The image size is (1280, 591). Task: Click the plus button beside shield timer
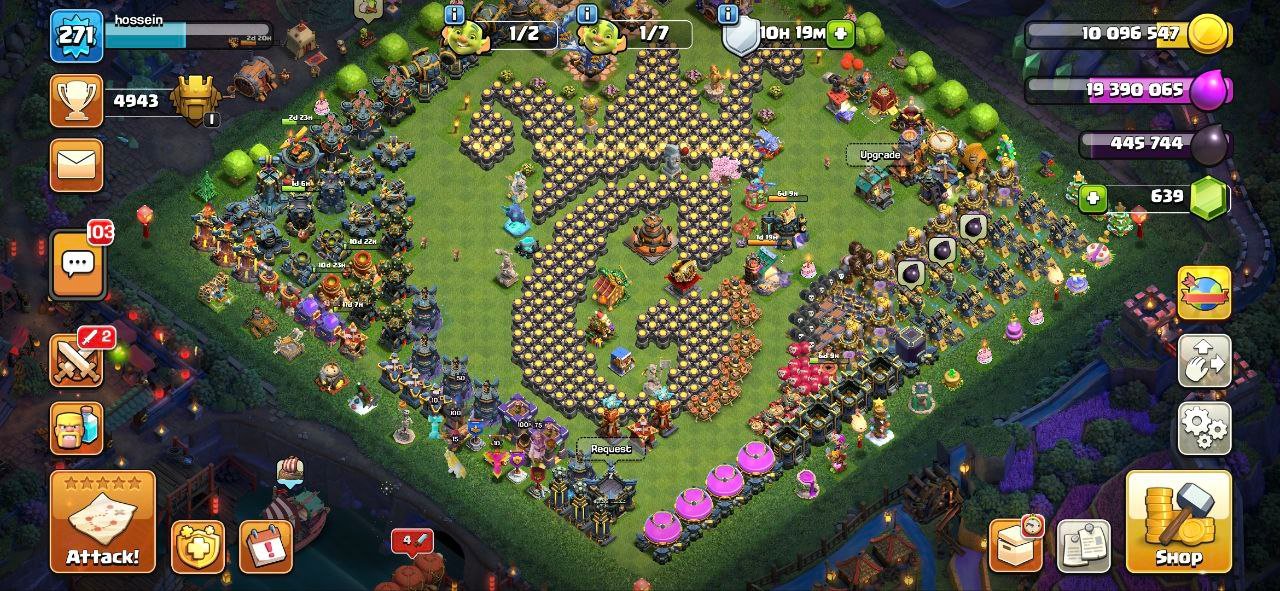[x=841, y=34]
